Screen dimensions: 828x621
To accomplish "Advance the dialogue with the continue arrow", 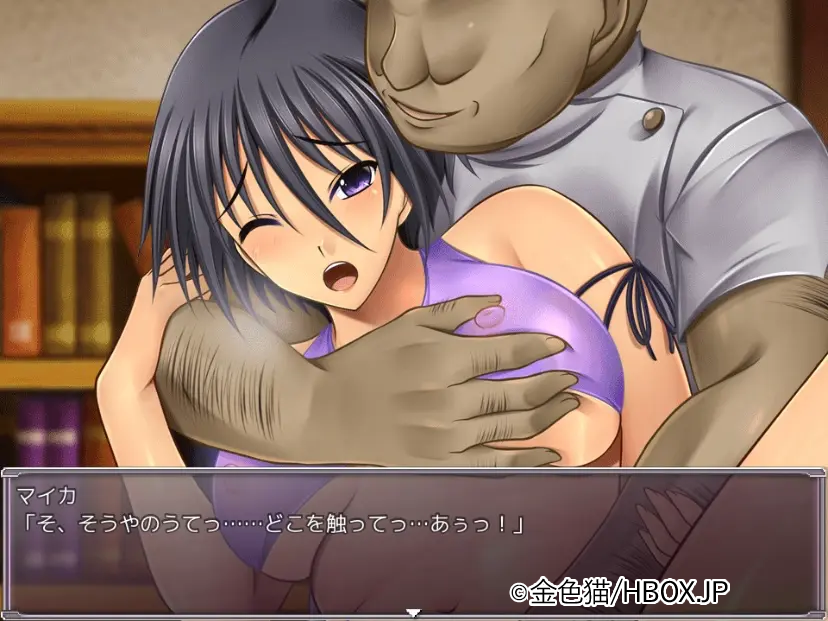I will pos(413,612).
